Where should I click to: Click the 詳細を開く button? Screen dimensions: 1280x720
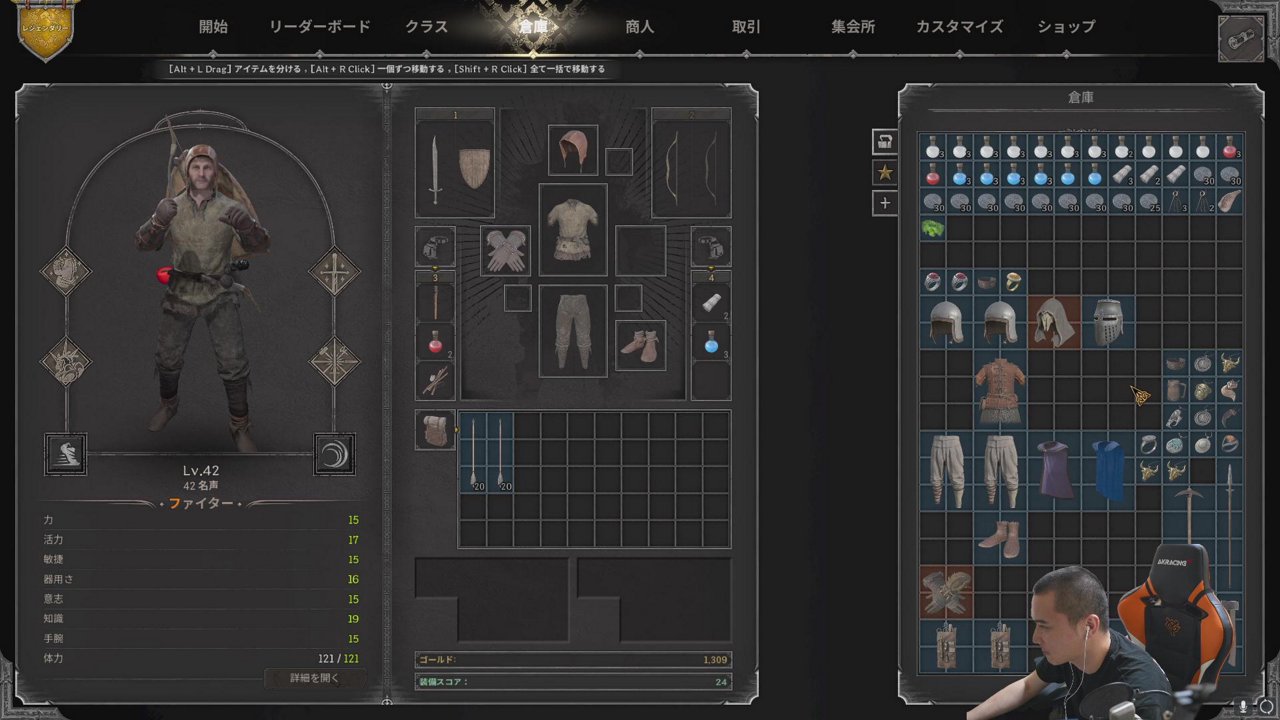pyautogui.click(x=314, y=678)
